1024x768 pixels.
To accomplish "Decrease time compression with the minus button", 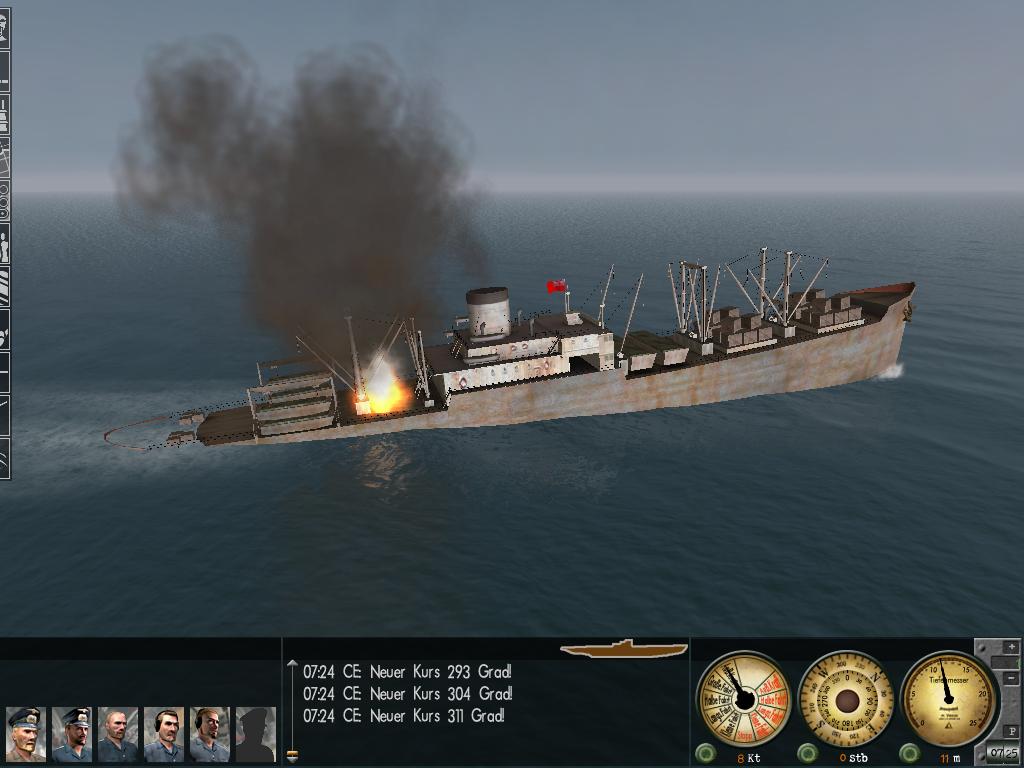I will pyautogui.click(x=1011, y=679).
